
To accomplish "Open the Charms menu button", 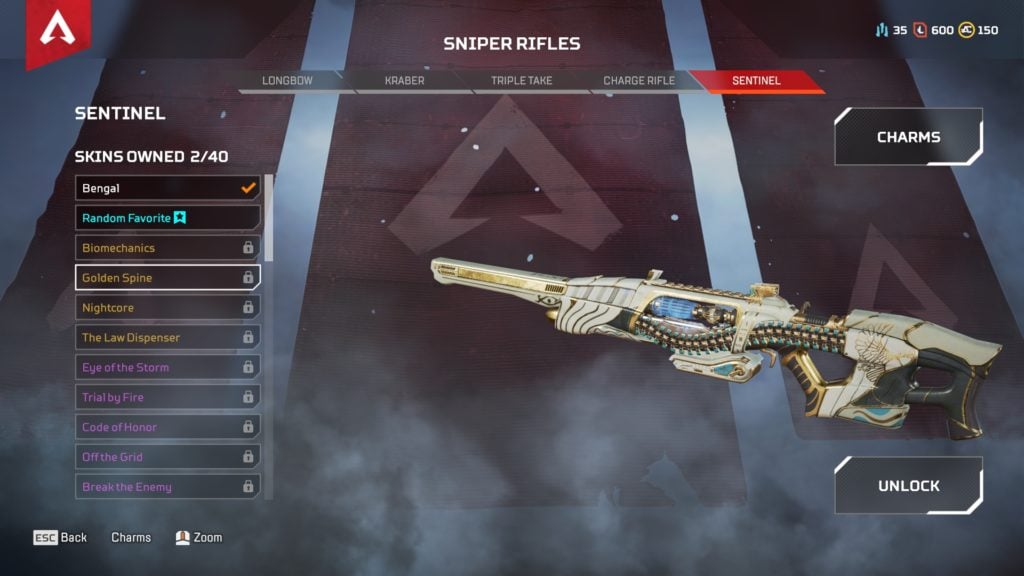I will pos(908,137).
